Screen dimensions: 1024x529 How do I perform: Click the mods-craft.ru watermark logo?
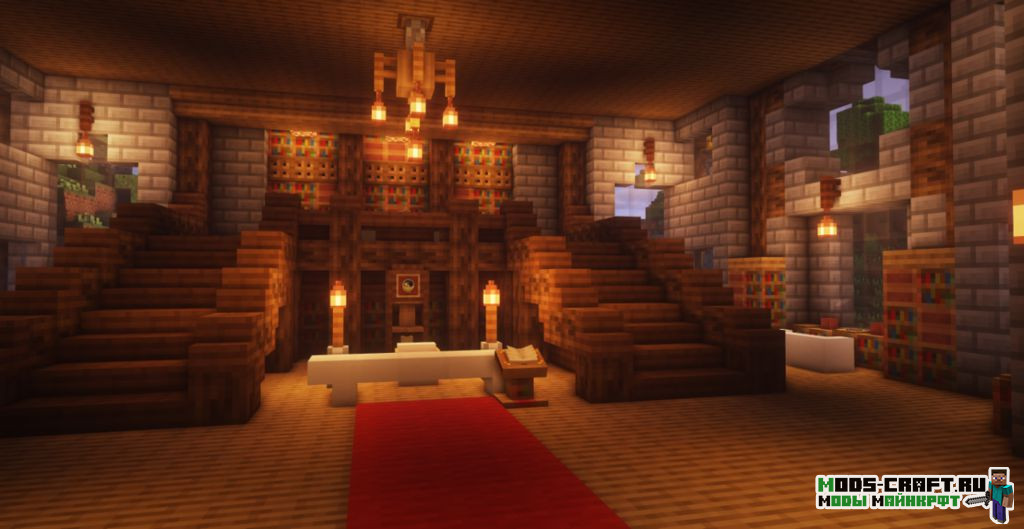pyautogui.click(x=912, y=492)
